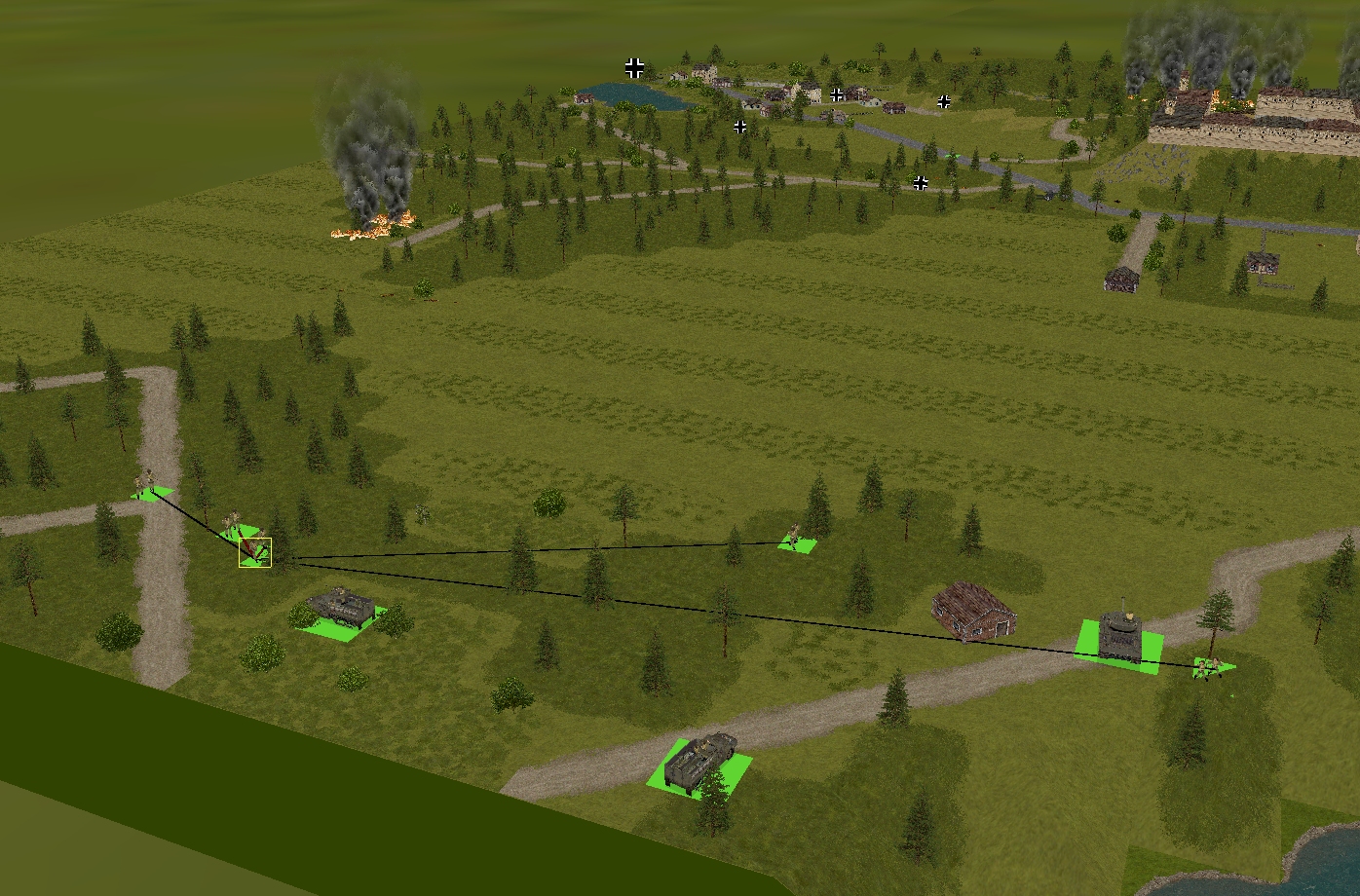The width and height of the screenshot is (1360, 896).
Task: Select the halftrack between the bushes
Action: tap(340, 607)
